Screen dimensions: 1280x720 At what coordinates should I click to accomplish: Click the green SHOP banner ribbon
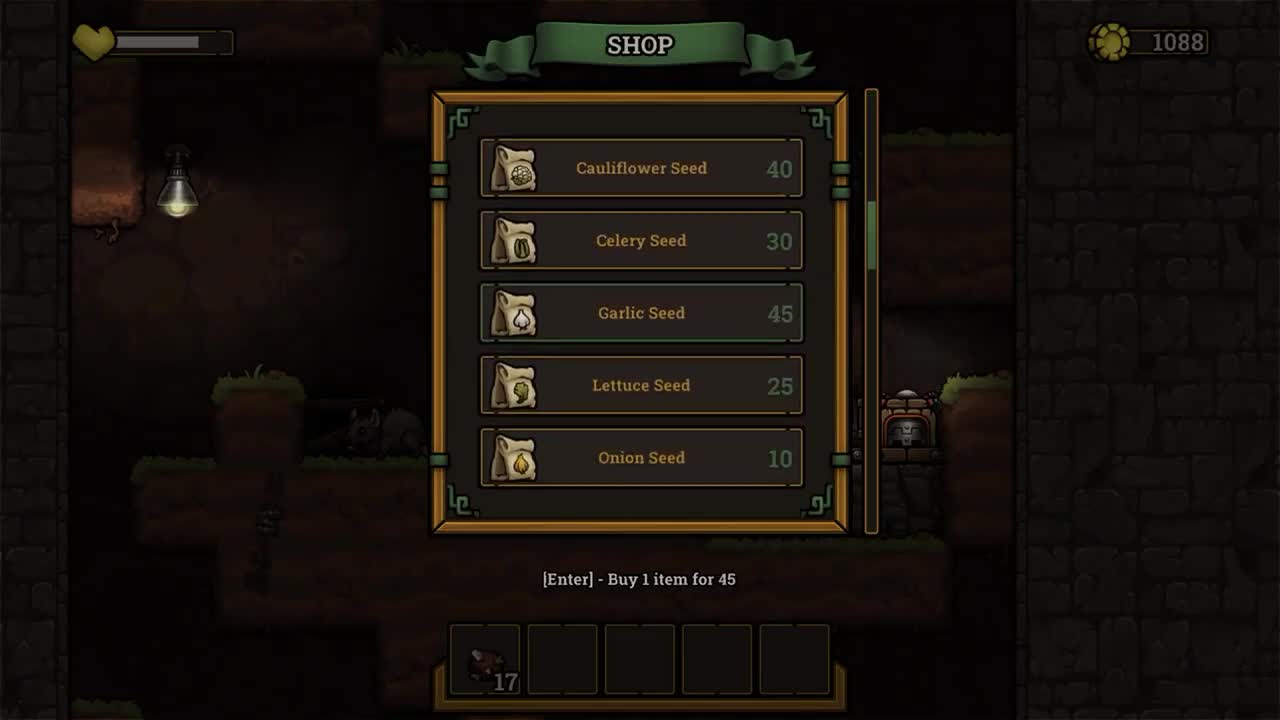pos(640,44)
